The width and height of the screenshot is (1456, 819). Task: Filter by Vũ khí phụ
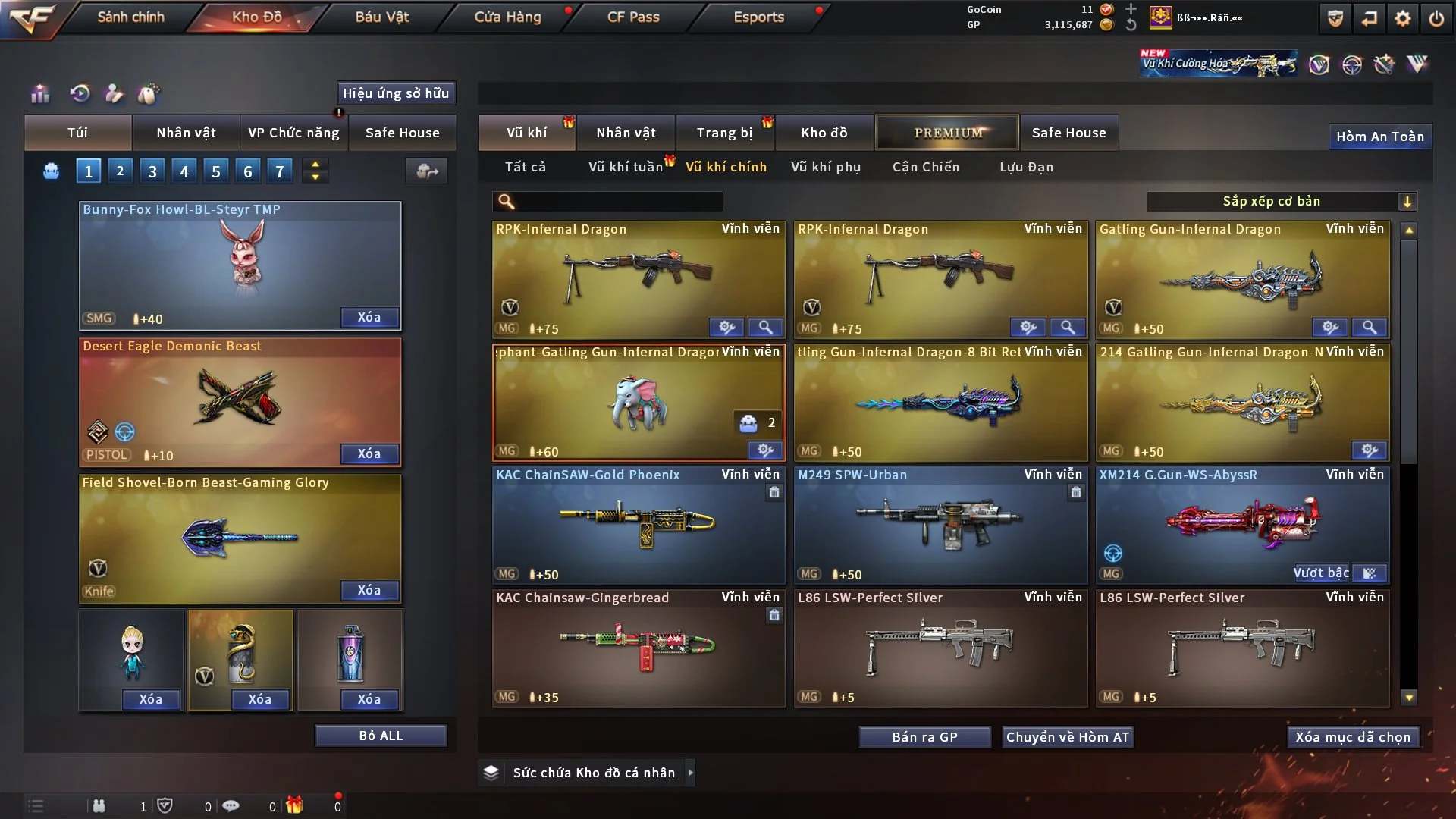pyautogui.click(x=826, y=167)
